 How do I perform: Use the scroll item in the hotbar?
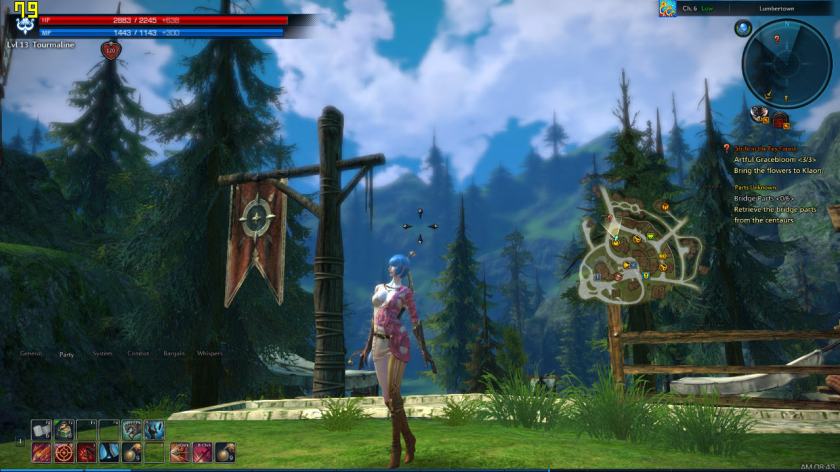click(x=41, y=429)
